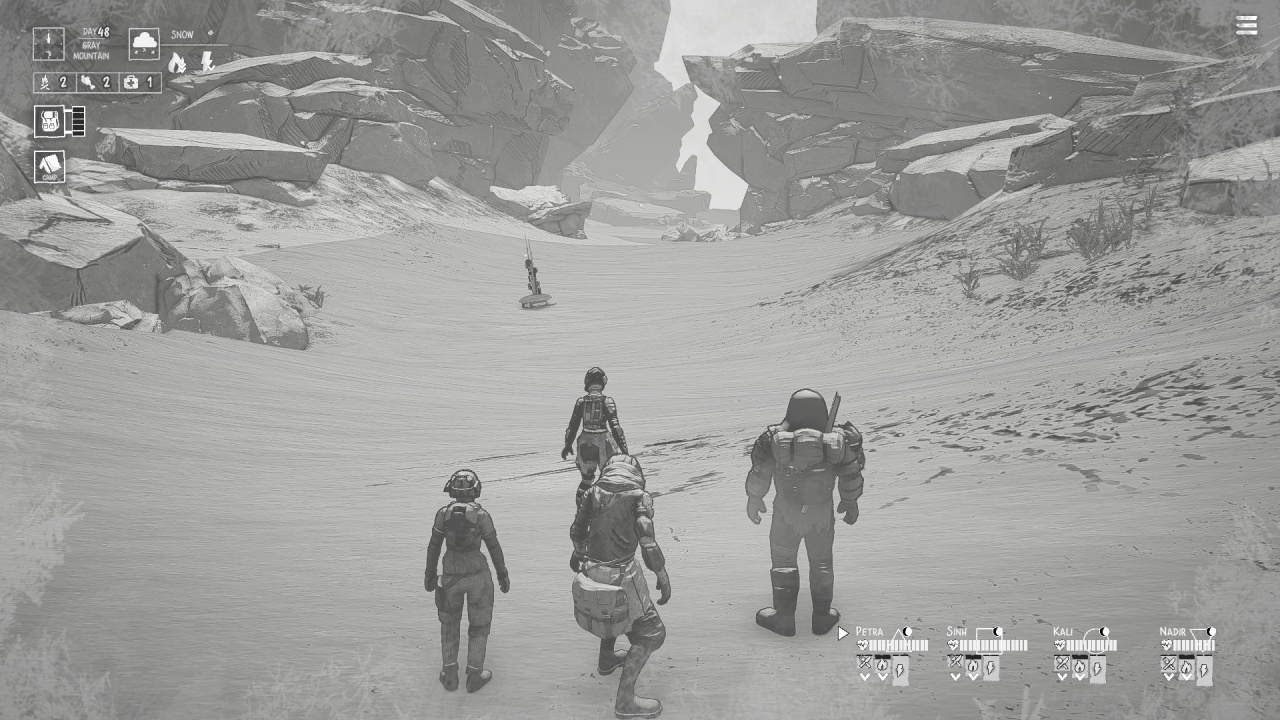Select Kali's lightning energy icon
The image size is (1280, 720).
pos(1097,668)
